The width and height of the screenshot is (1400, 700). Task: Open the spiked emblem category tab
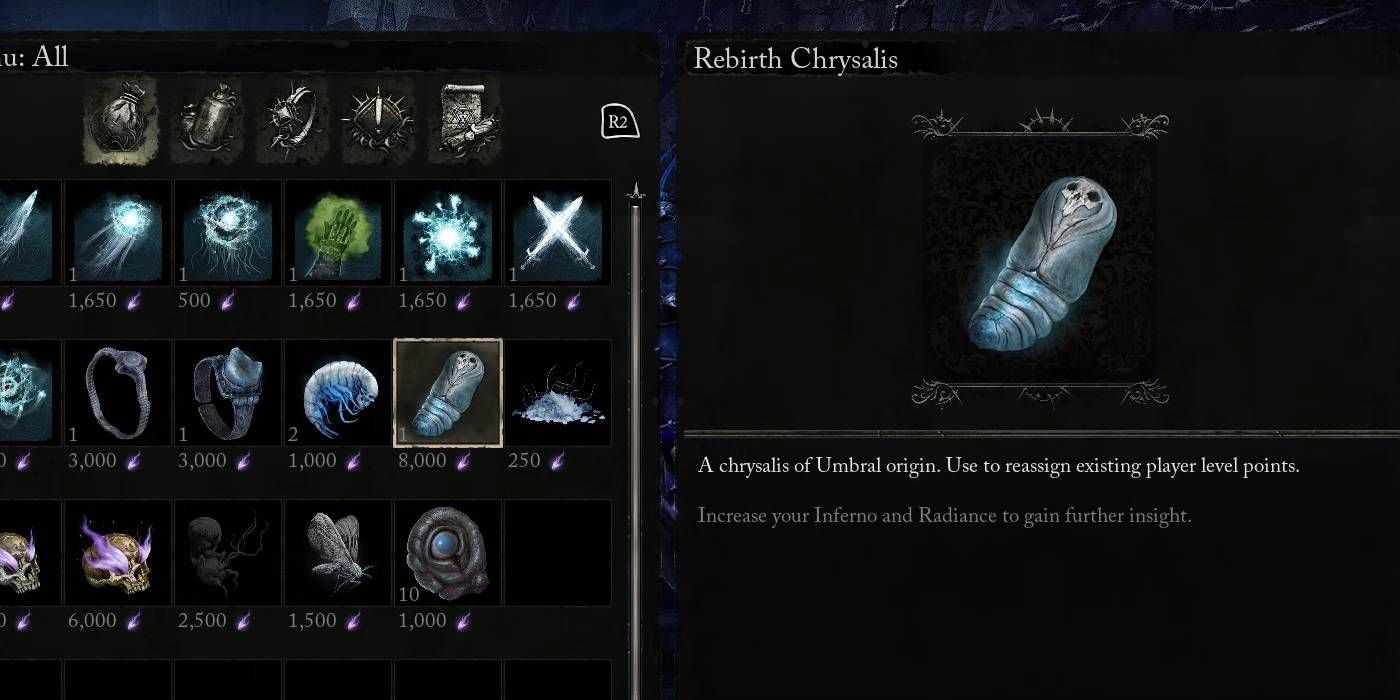click(x=377, y=122)
